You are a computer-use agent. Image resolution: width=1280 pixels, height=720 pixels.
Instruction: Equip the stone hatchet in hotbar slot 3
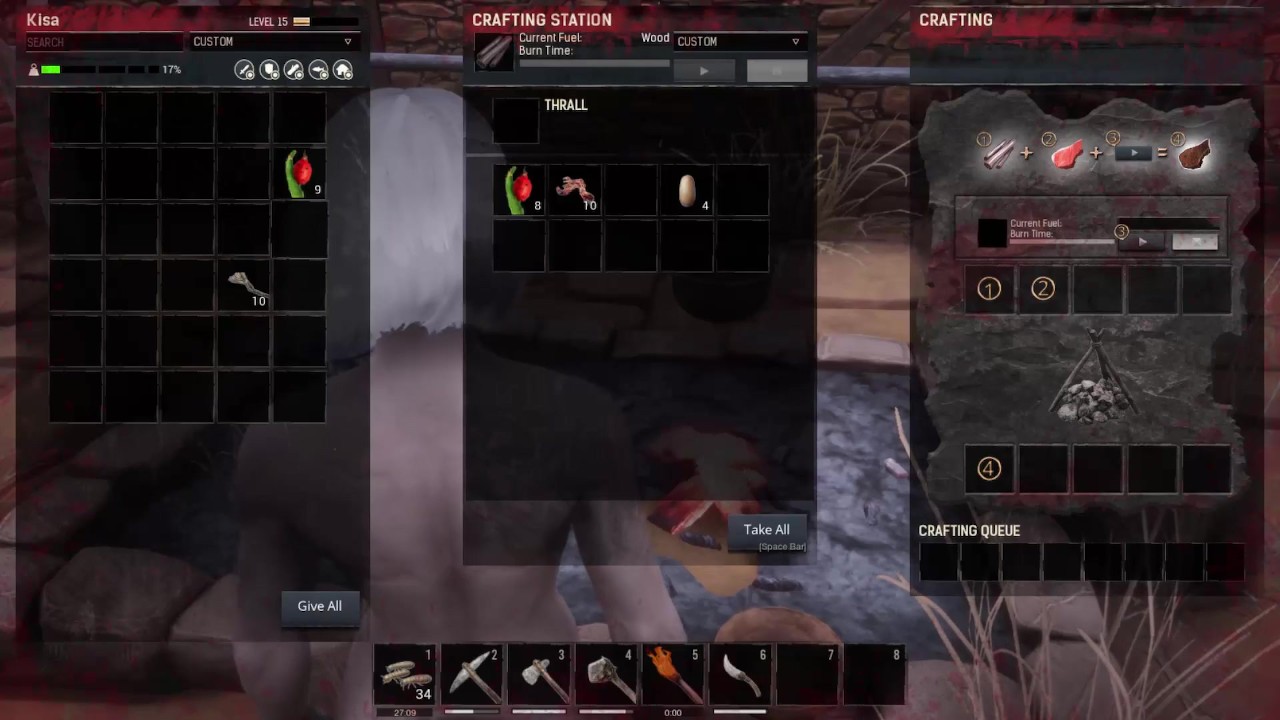(x=539, y=675)
